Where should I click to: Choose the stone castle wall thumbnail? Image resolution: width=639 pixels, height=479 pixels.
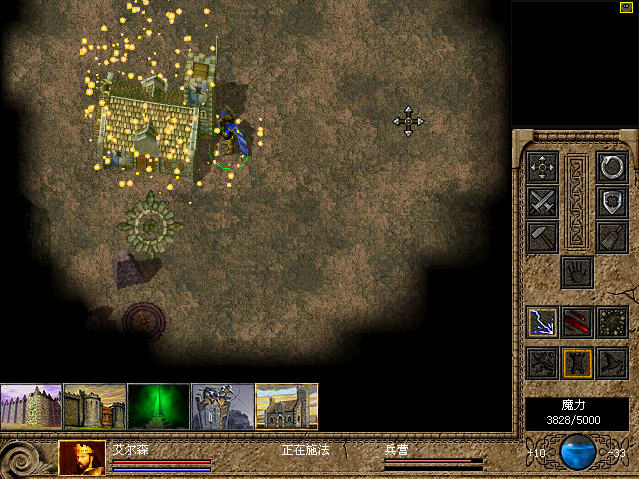pyautogui.click(x=95, y=407)
